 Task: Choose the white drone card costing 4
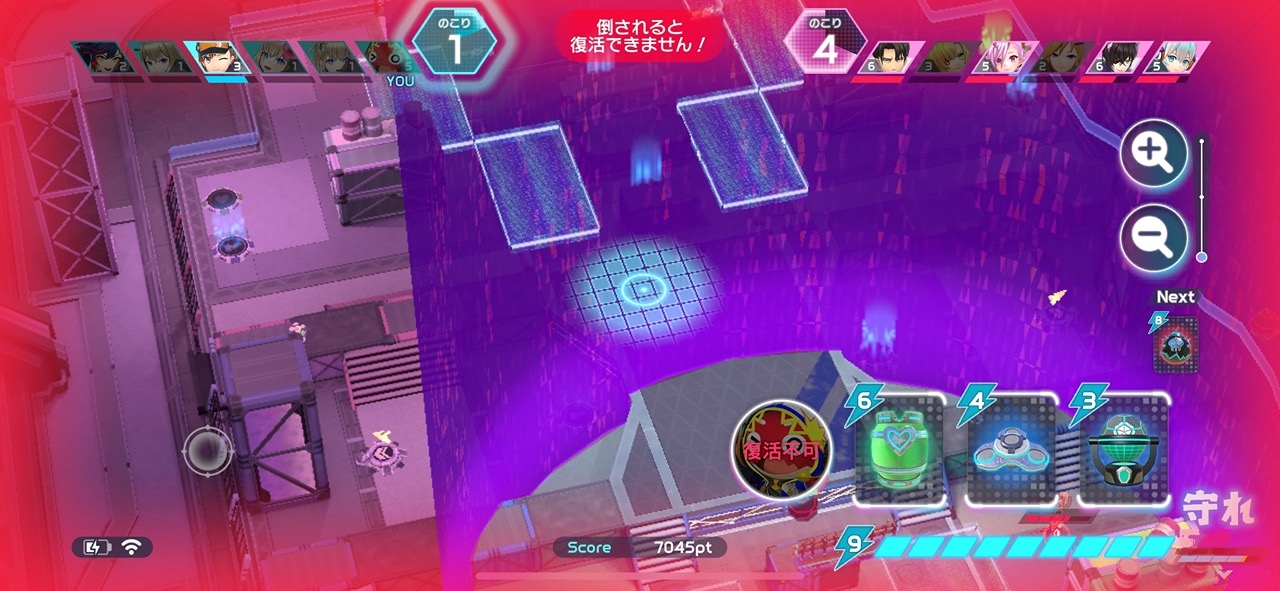coord(1012,449)
